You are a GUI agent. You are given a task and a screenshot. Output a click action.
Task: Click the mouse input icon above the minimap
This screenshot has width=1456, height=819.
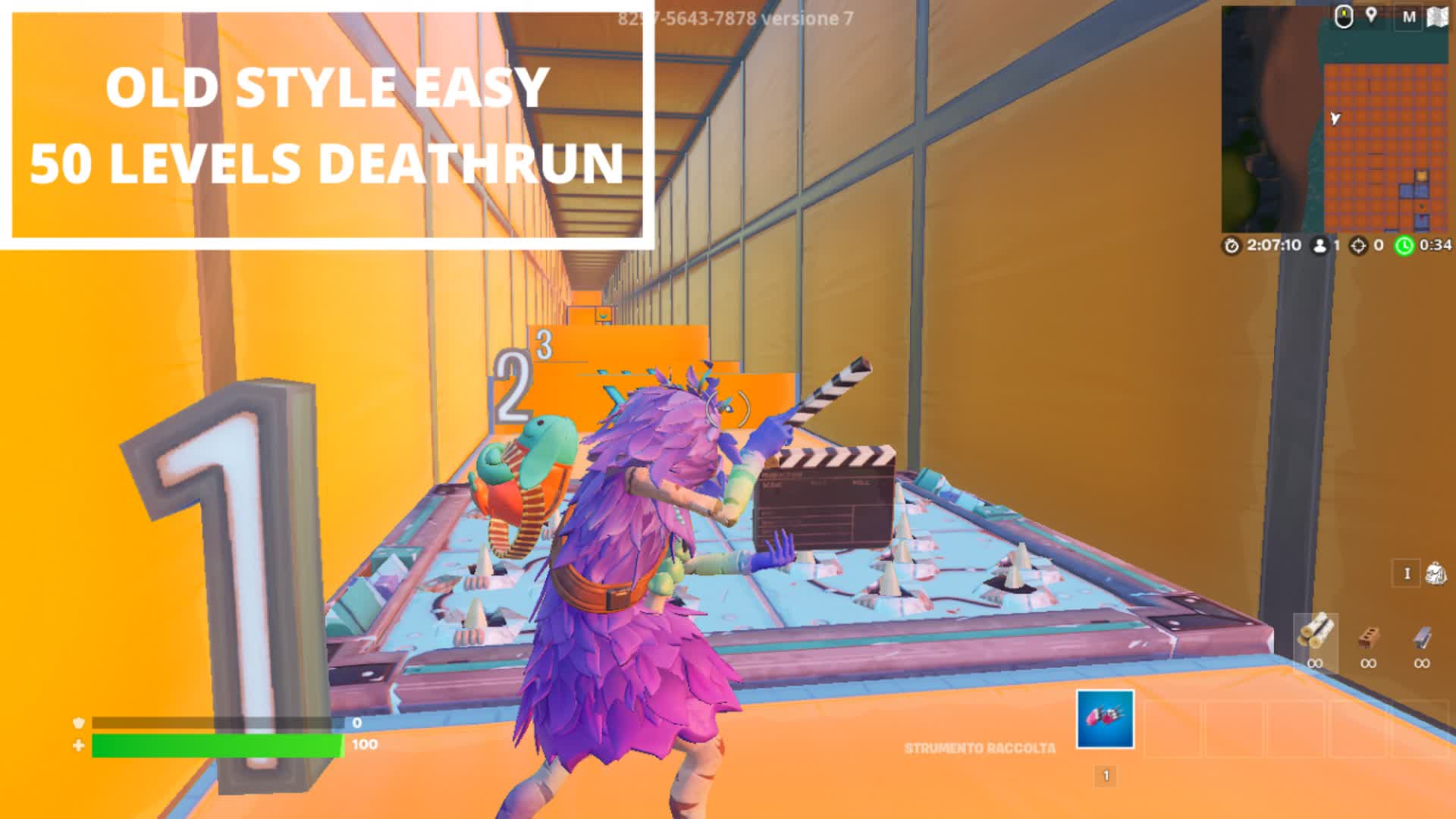click(1344, 17)
